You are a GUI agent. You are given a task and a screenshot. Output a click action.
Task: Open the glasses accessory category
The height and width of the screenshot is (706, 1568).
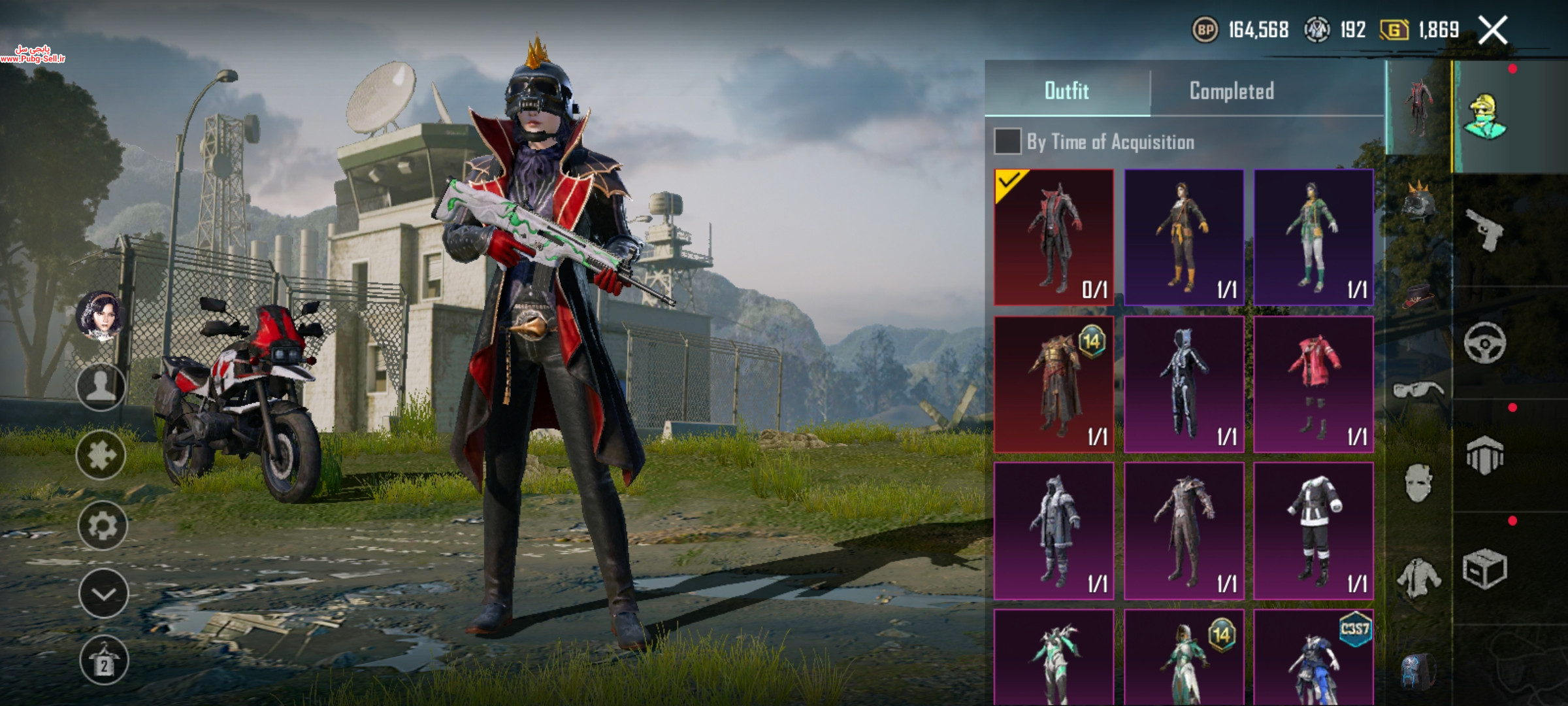(x=1418, y=391)
